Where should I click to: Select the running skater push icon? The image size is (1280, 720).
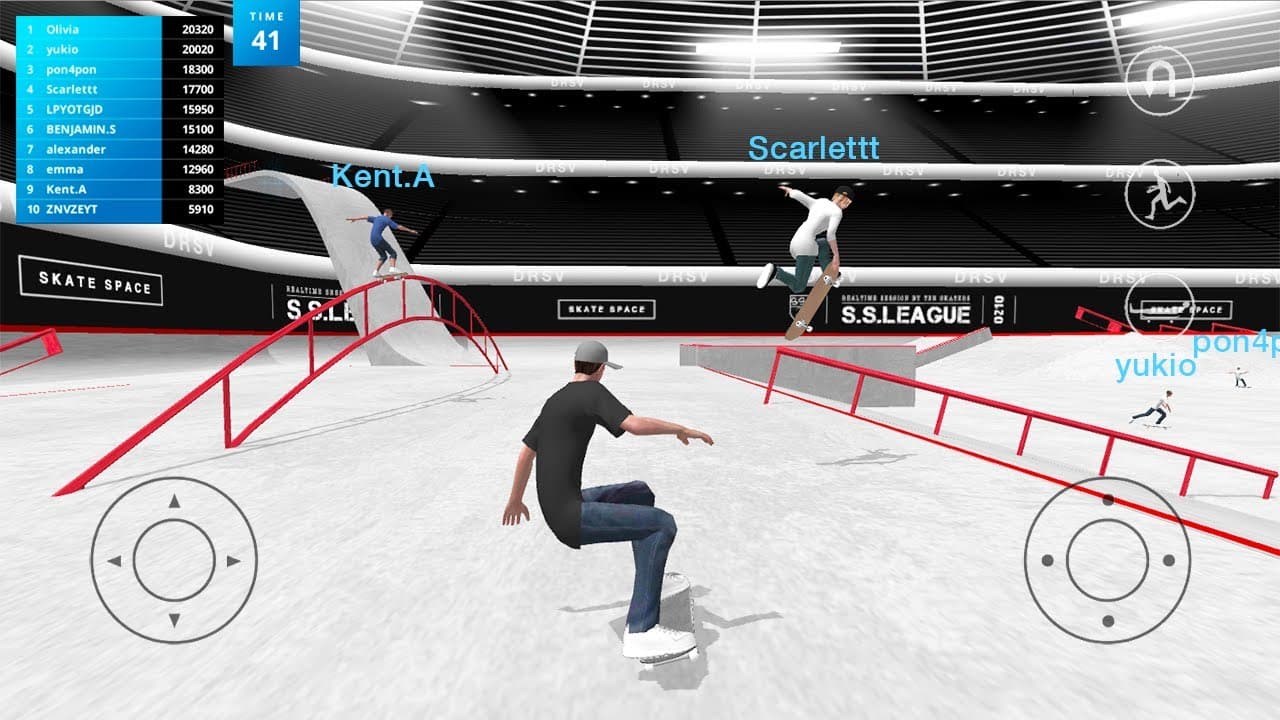[1162, 192]
